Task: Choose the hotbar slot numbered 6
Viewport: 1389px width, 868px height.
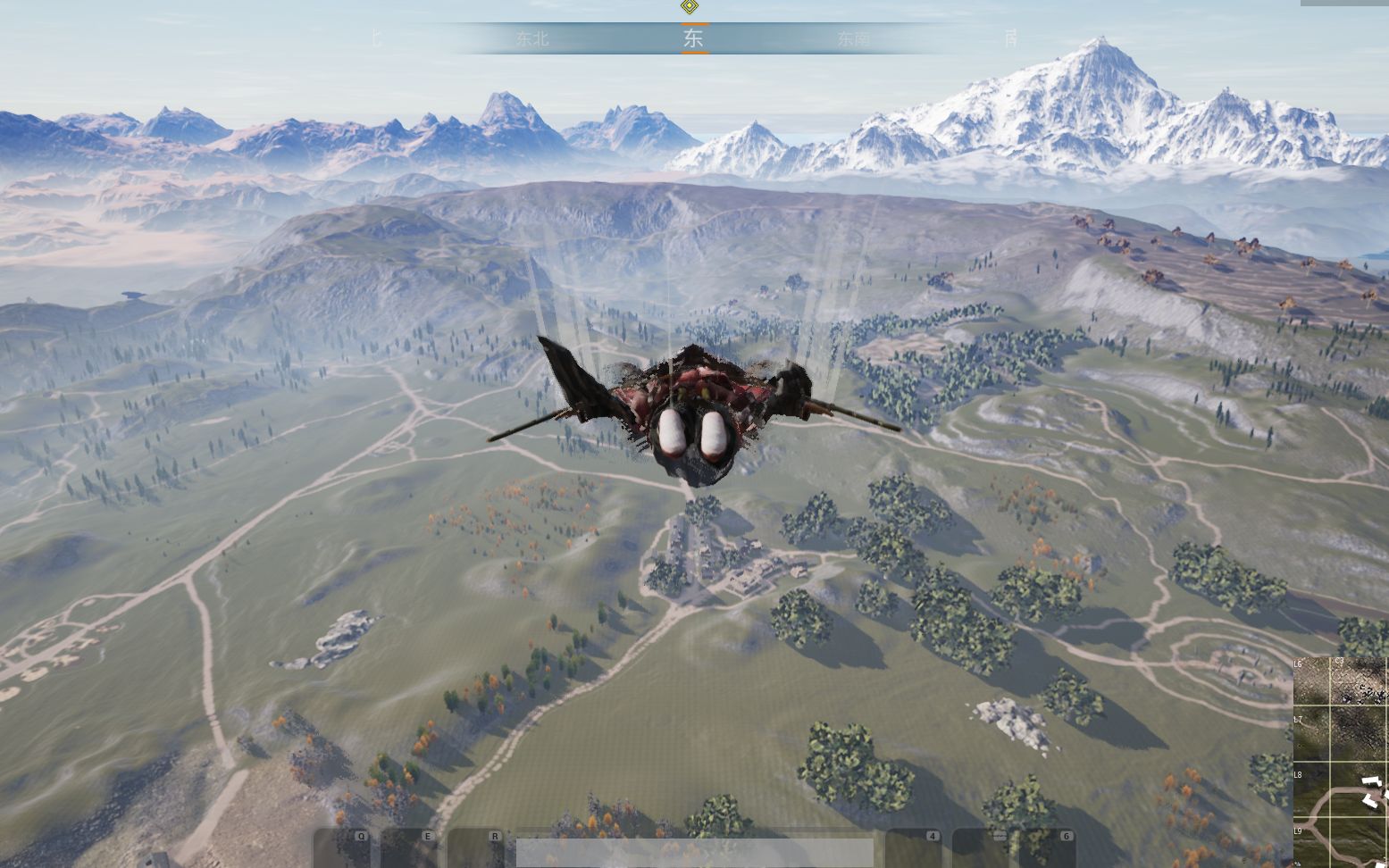Action: 1047,848
